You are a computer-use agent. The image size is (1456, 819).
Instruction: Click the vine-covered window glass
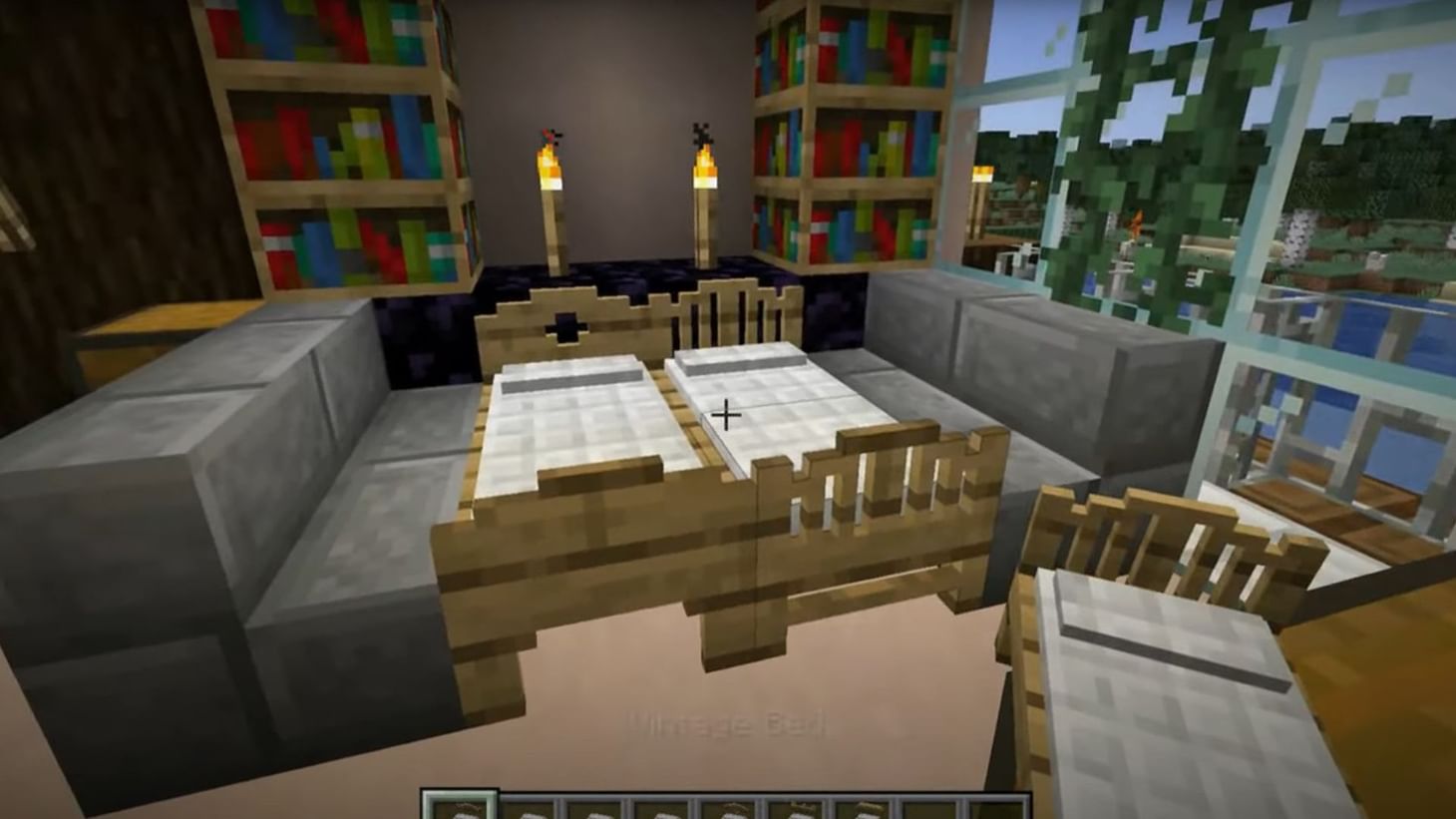(1147, 150)
